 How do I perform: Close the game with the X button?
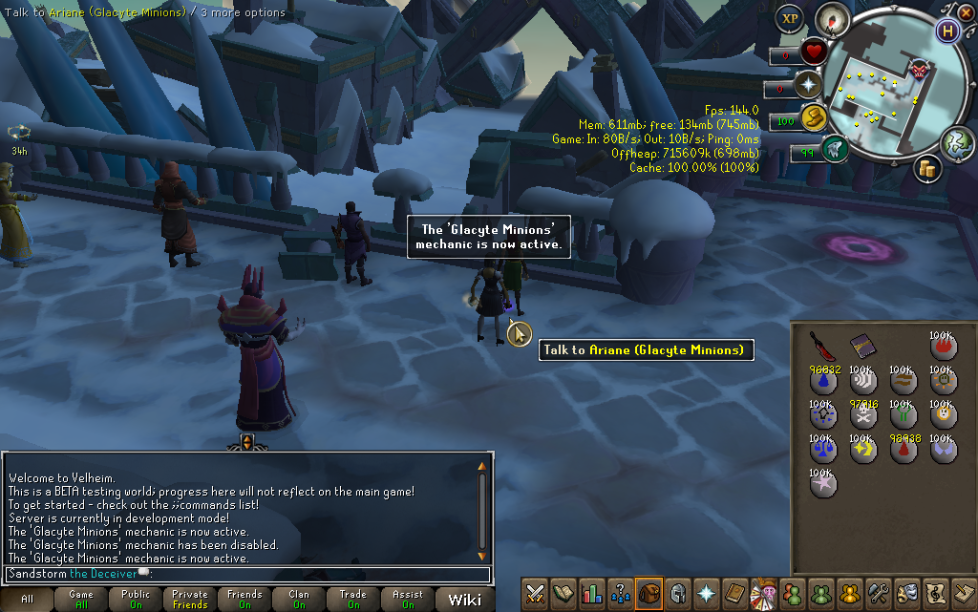965,13
